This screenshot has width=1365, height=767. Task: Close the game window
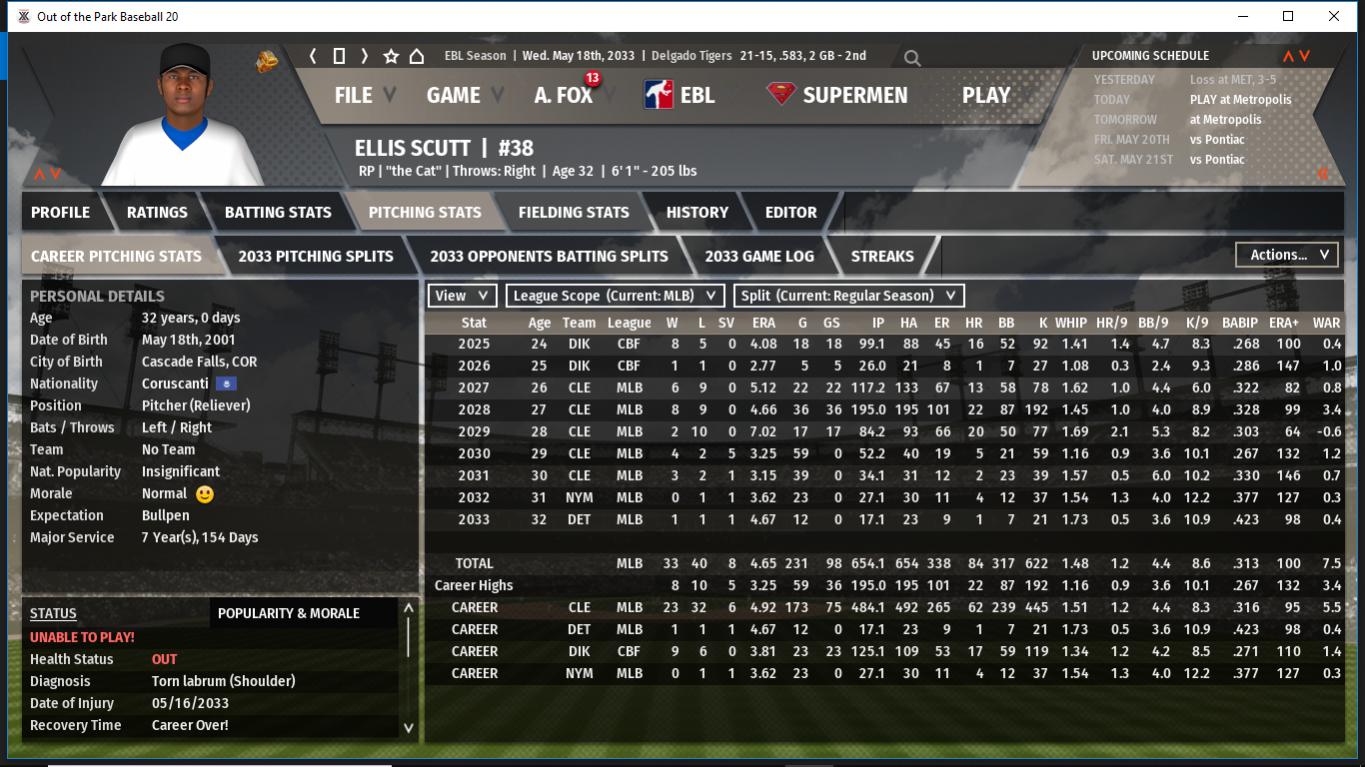click(1334, 16)
